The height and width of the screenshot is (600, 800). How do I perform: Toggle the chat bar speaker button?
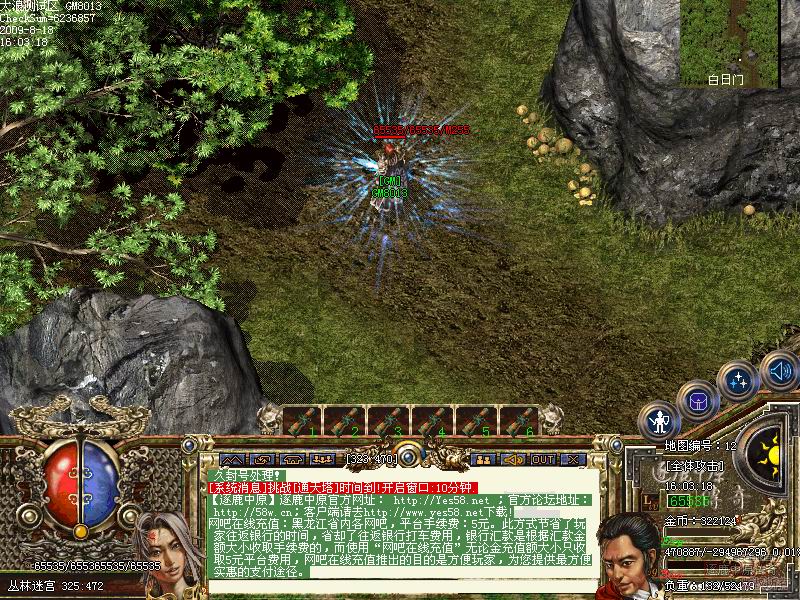click(x=513, y=459)
